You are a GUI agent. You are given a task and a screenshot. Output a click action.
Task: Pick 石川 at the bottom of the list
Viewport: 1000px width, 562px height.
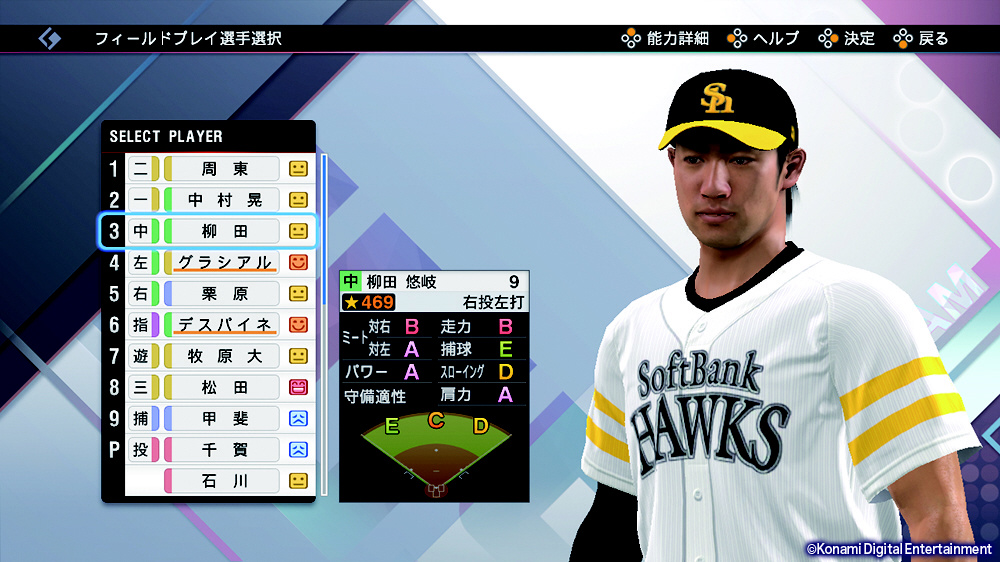[224, 481]
